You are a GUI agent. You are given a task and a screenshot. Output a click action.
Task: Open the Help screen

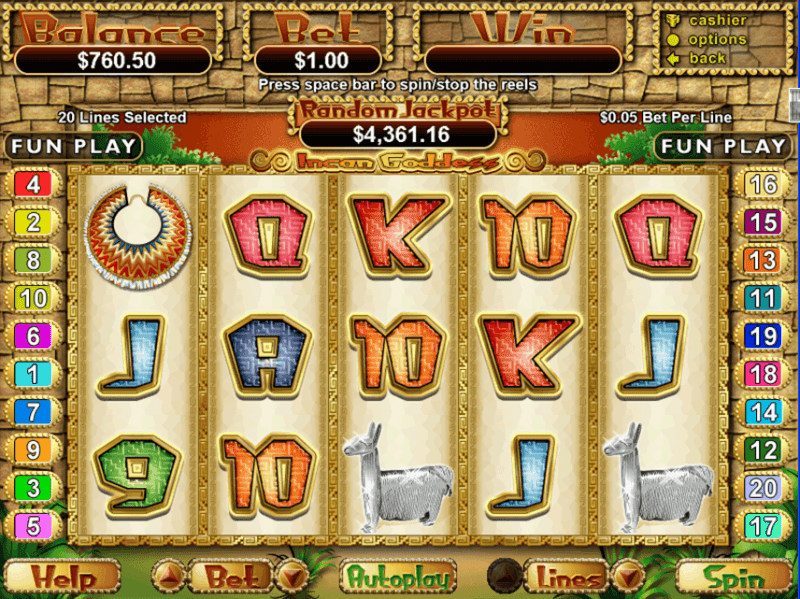(62, 577)
